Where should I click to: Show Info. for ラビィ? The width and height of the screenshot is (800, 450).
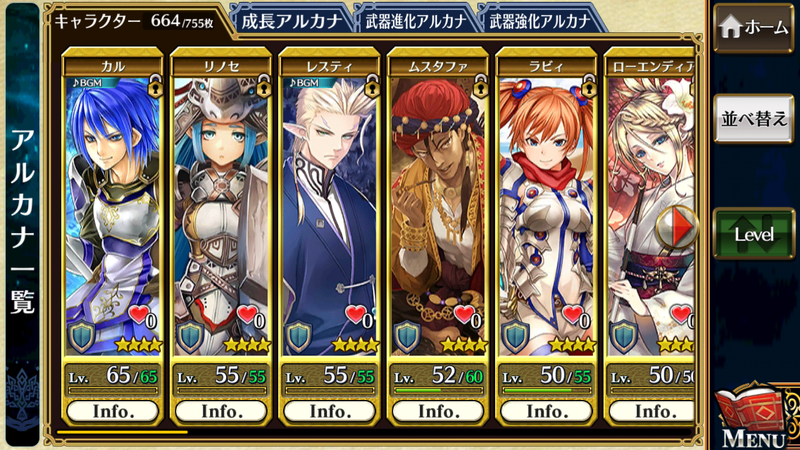(545, 411)
